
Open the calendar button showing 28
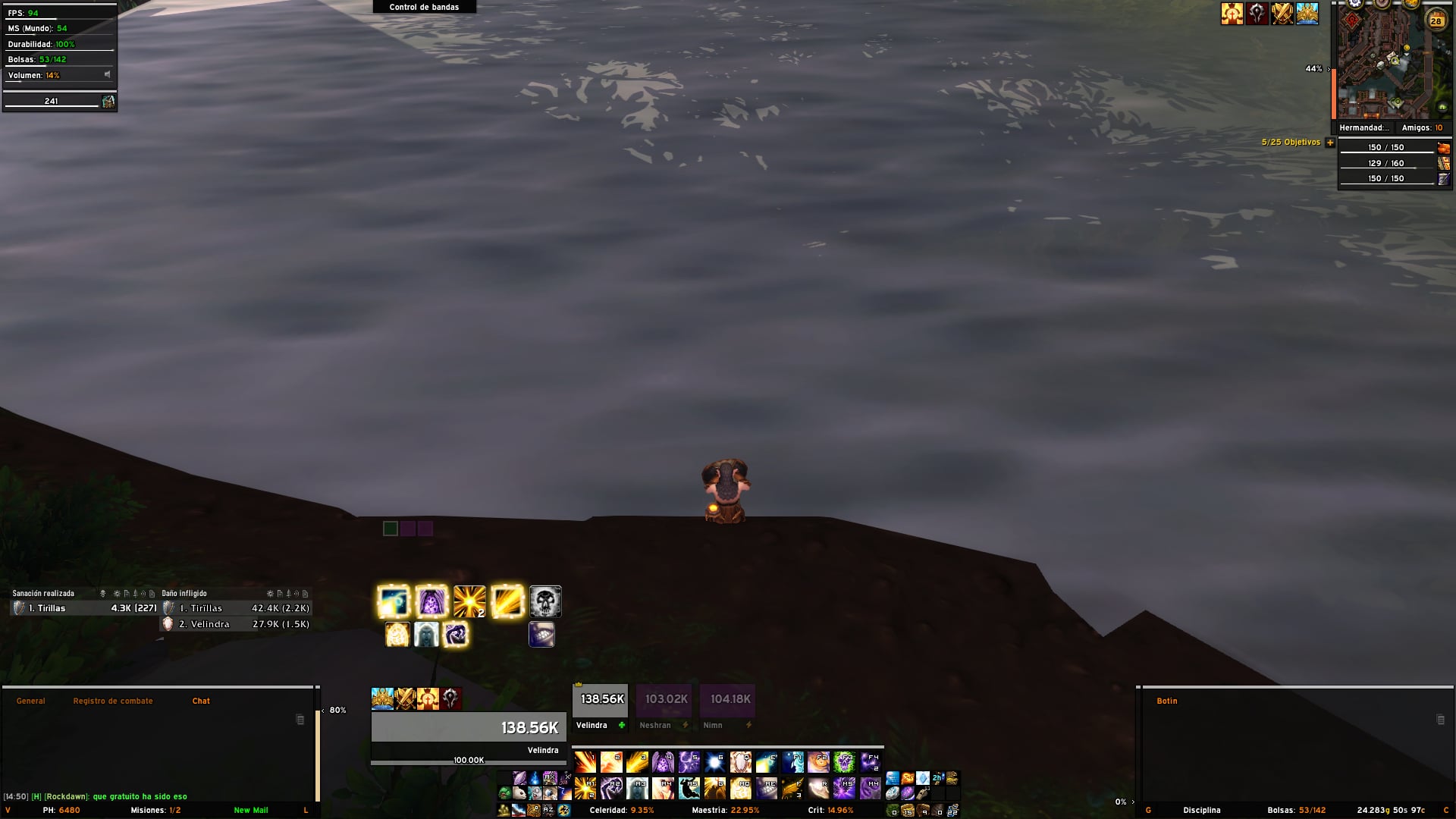click(1436, 21)
